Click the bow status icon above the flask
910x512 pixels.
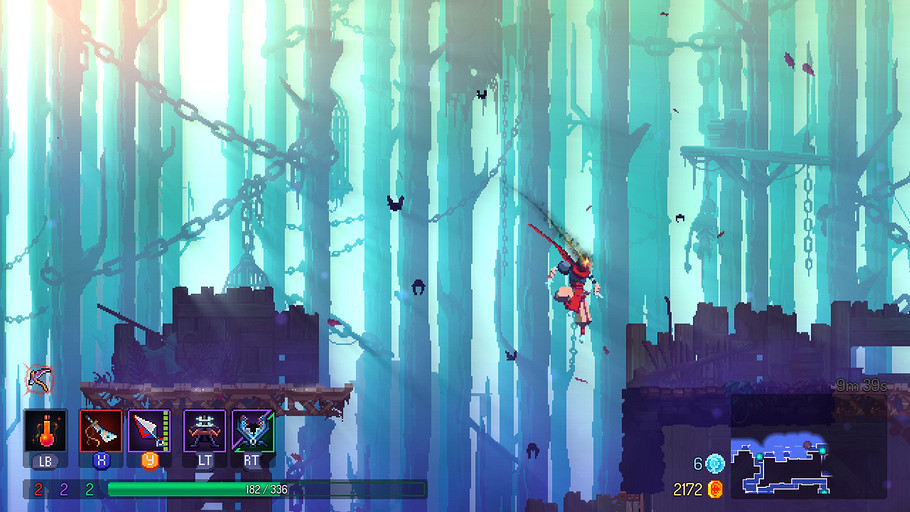pyautogui.click(x=39, y=379)
